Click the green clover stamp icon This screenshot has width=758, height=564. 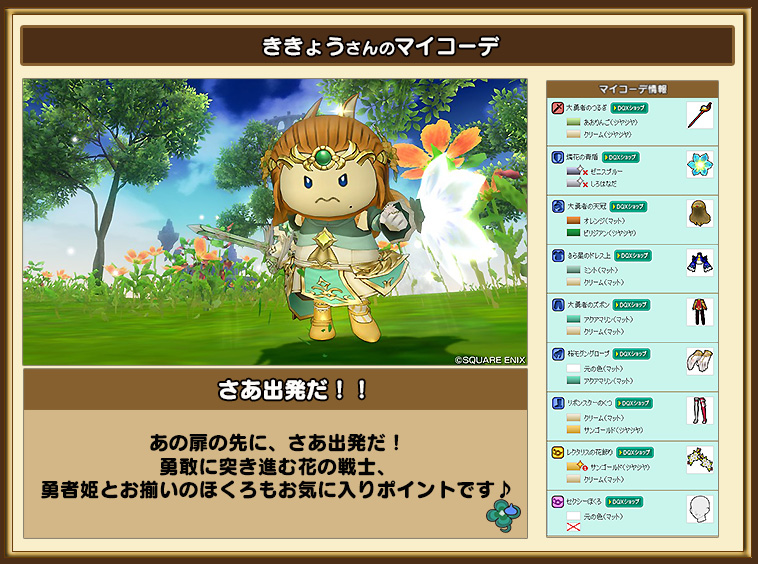[x=500, y=512]
